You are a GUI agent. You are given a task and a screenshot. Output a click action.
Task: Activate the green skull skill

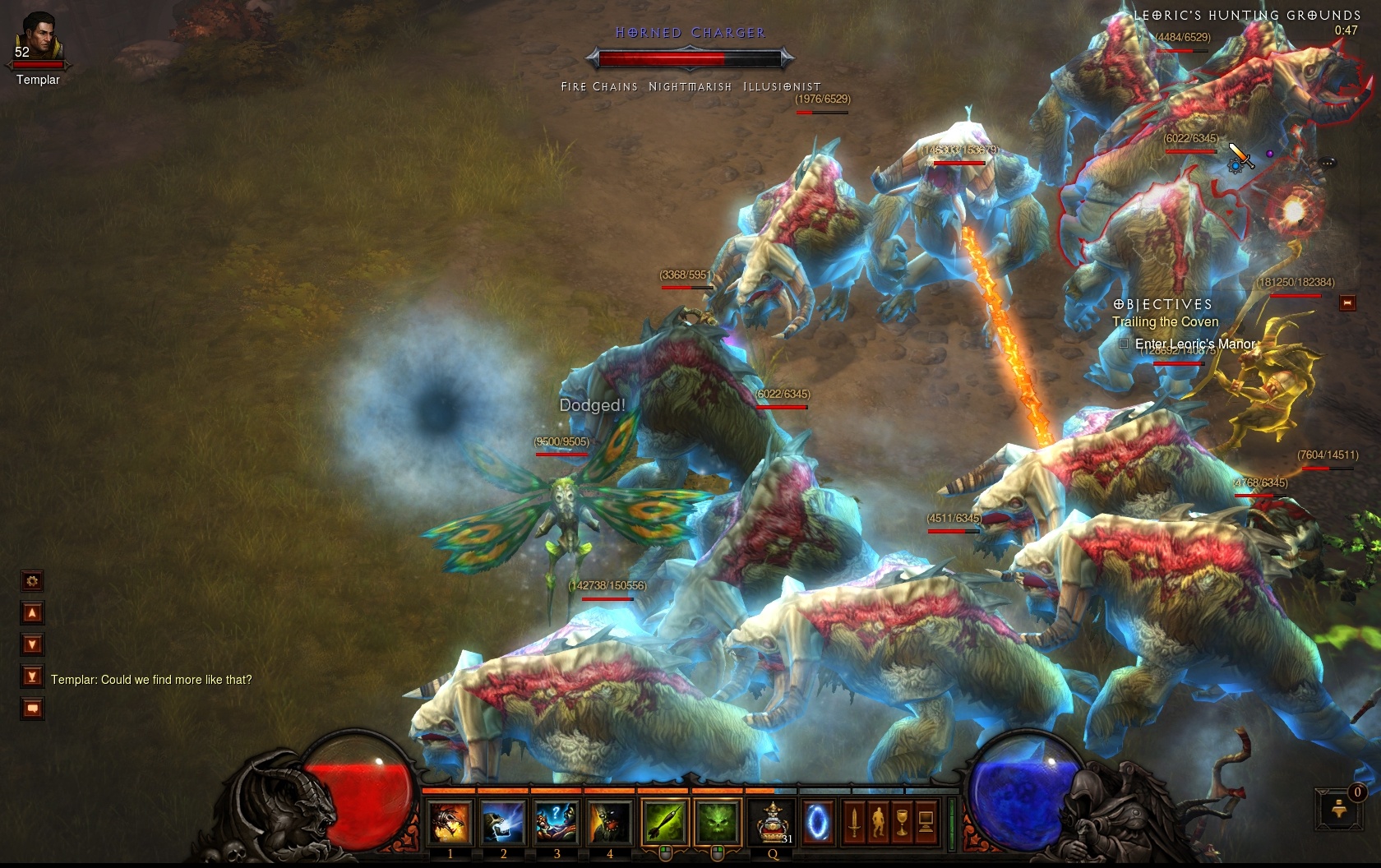(718, 822)
